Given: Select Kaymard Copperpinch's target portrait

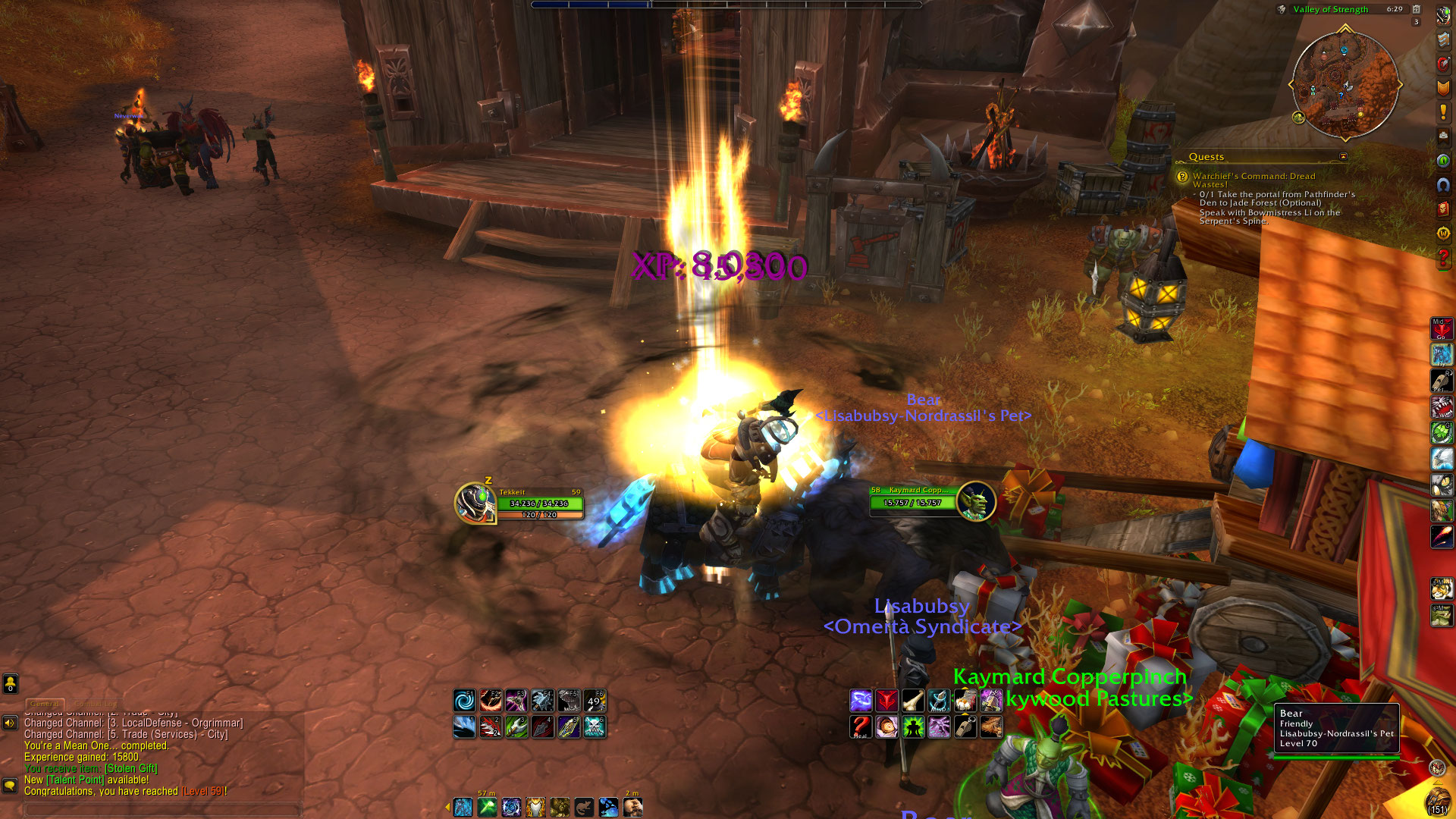Looking at the screenshot, I should (x=976, y=501).
